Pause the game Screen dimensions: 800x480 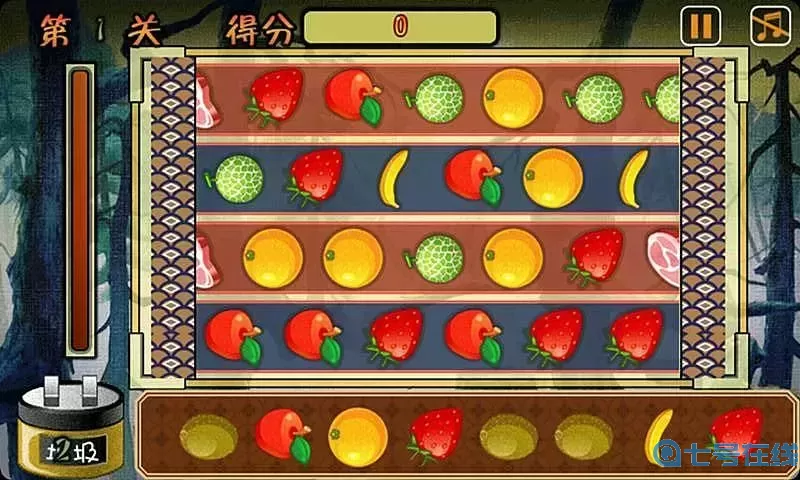[x=700, y=25]
